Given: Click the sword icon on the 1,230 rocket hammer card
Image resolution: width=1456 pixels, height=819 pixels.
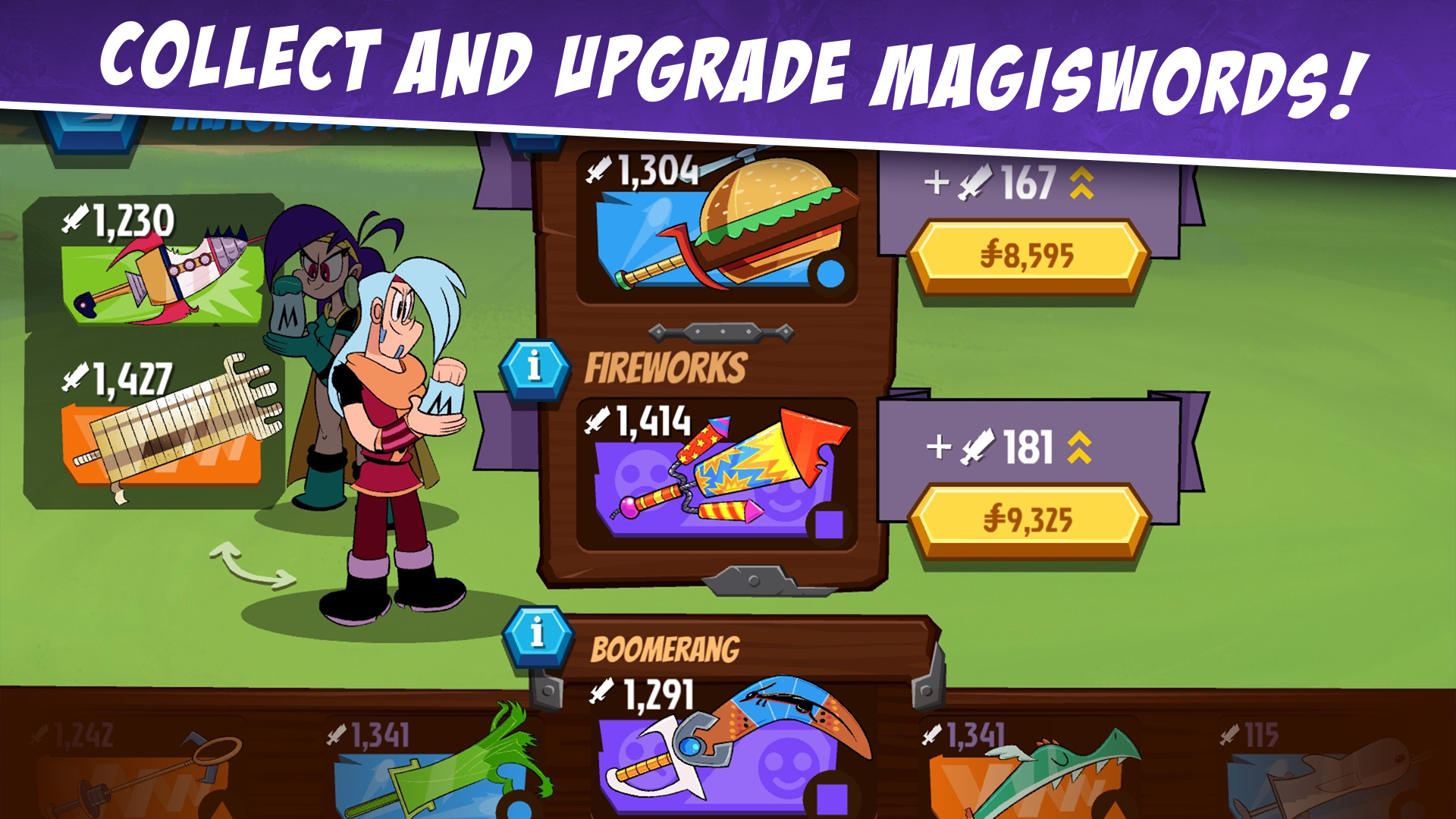Looking at the screenshot, I should [76, 220].
